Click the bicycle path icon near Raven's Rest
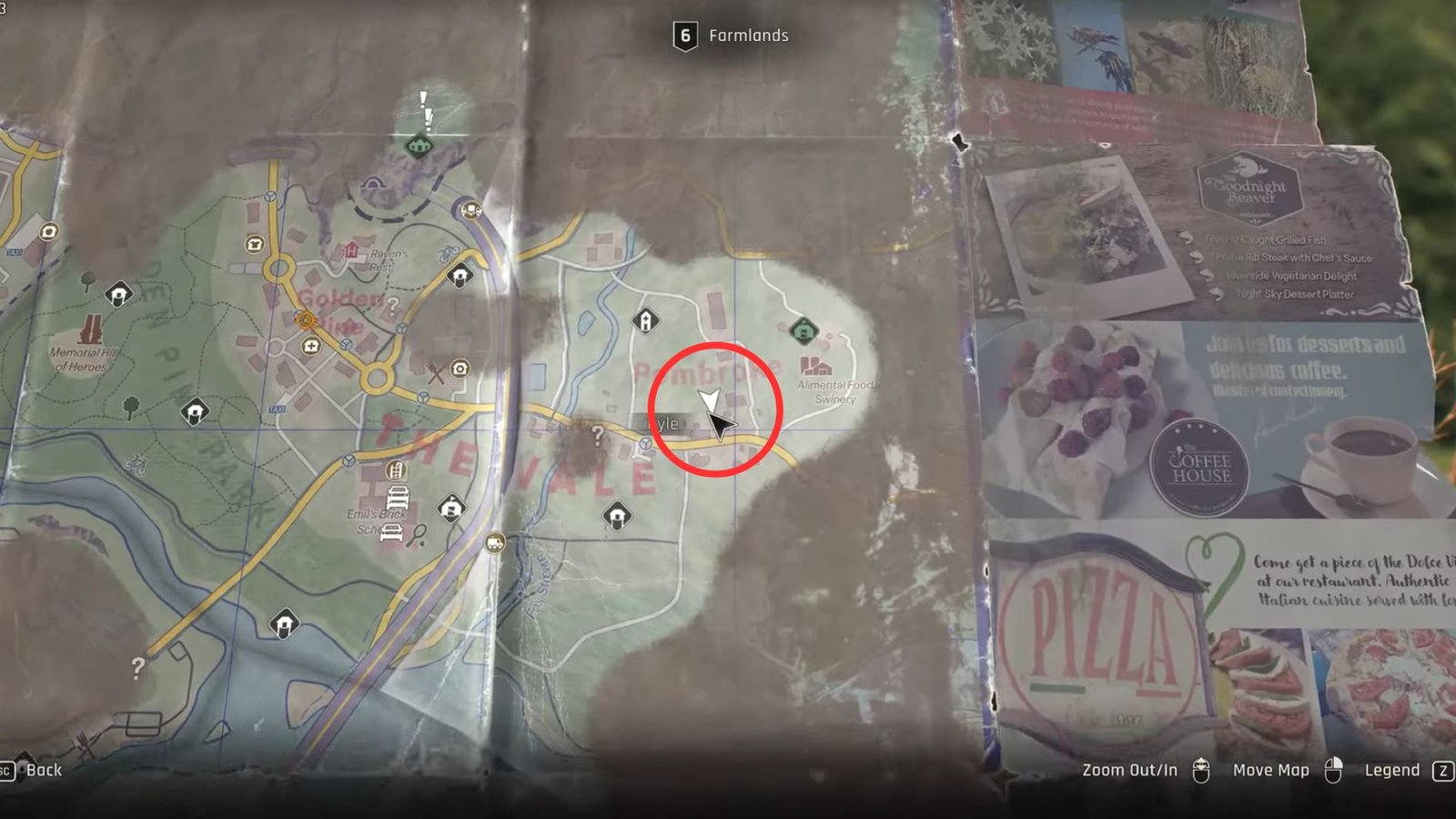This screenshot has width=1456, height=819. [x=447, y=253]
